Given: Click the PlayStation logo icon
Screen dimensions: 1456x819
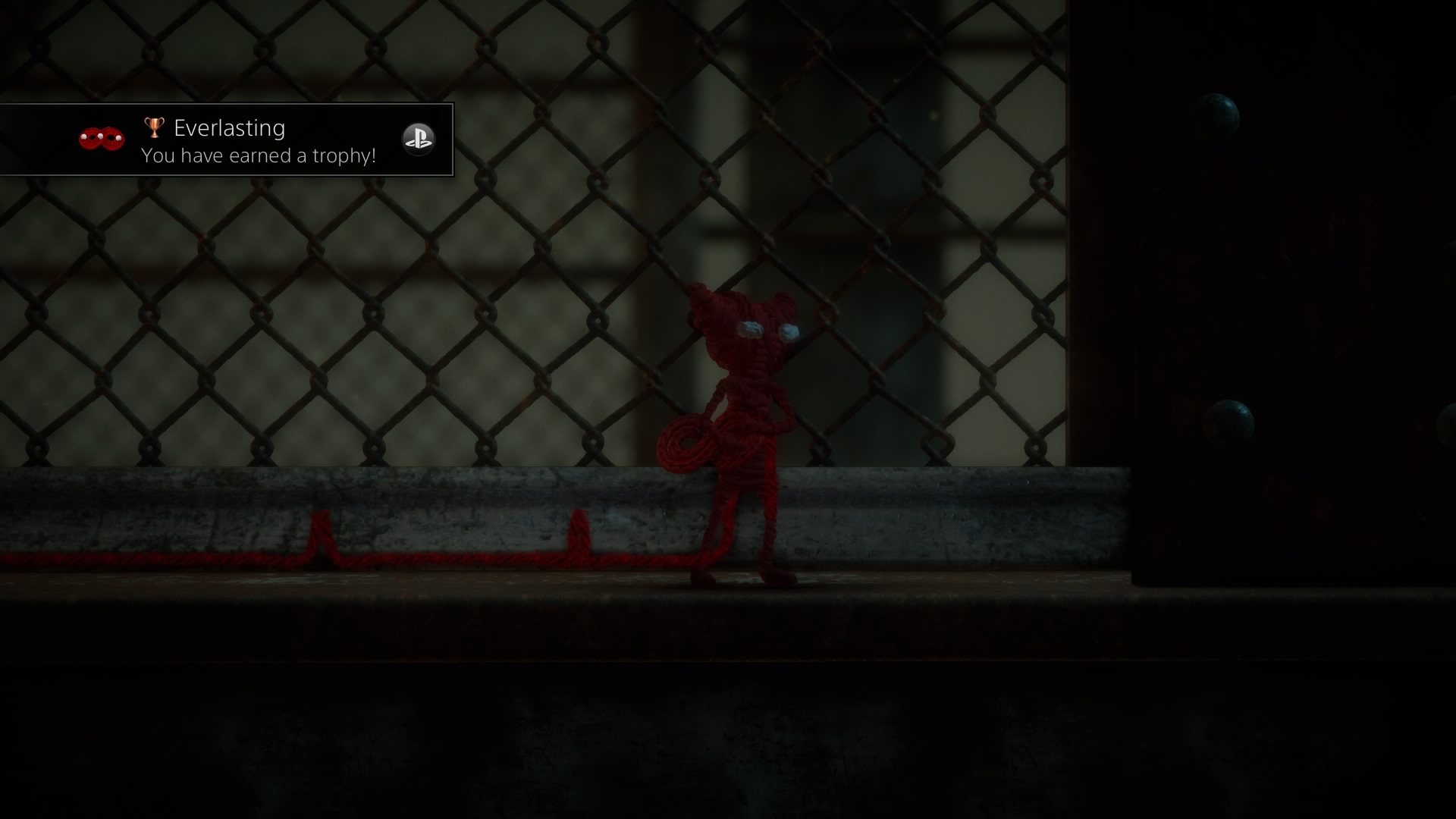Looking at the screenshot, I should (419, 139).
